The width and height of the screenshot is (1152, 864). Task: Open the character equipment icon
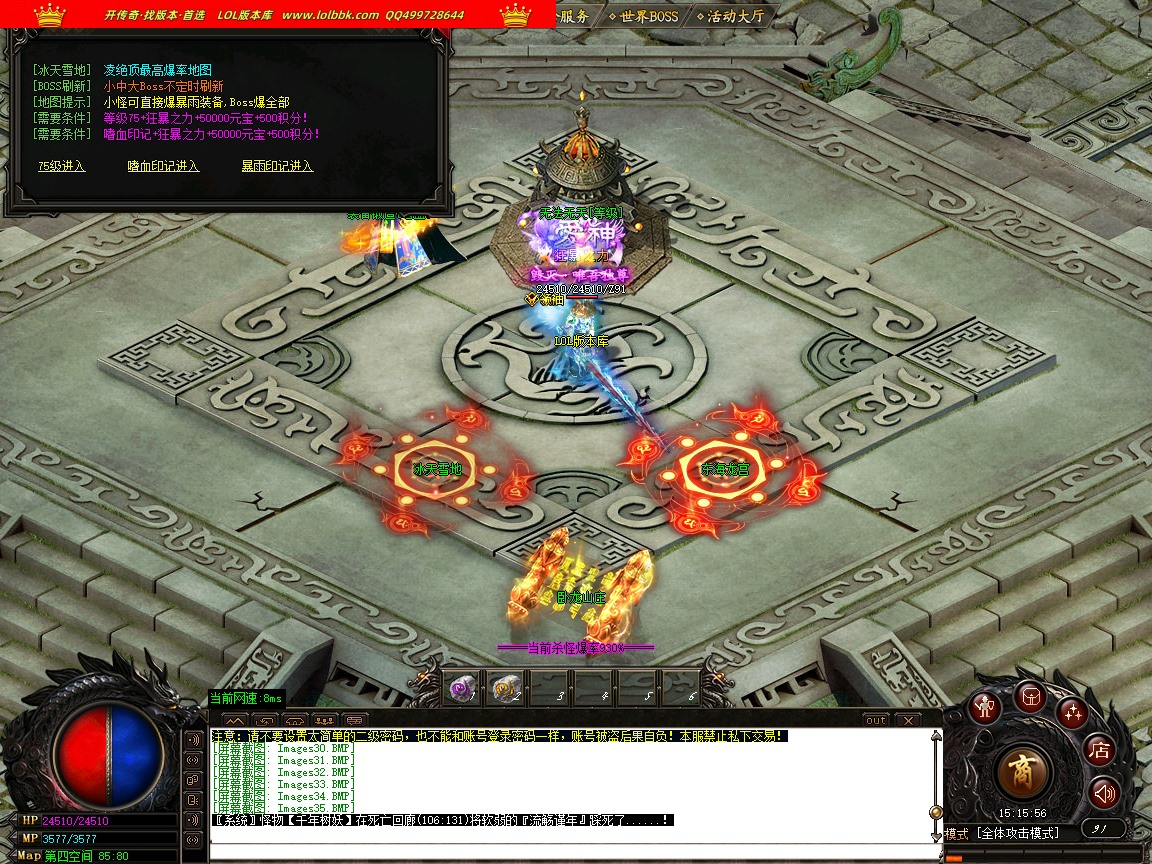(x=986, y=707)
